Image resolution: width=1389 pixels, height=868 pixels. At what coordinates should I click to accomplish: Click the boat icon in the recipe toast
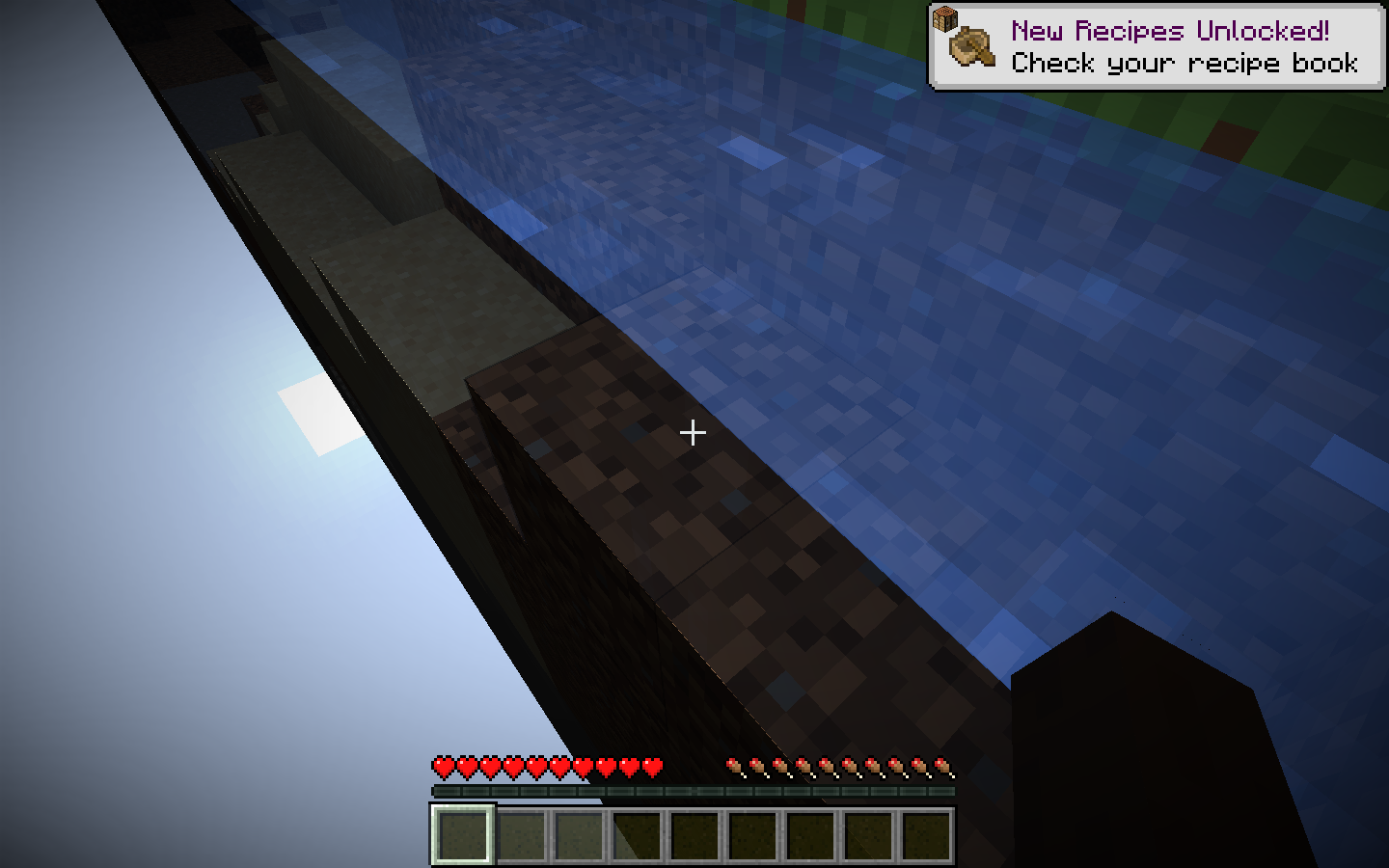[970, 47]
